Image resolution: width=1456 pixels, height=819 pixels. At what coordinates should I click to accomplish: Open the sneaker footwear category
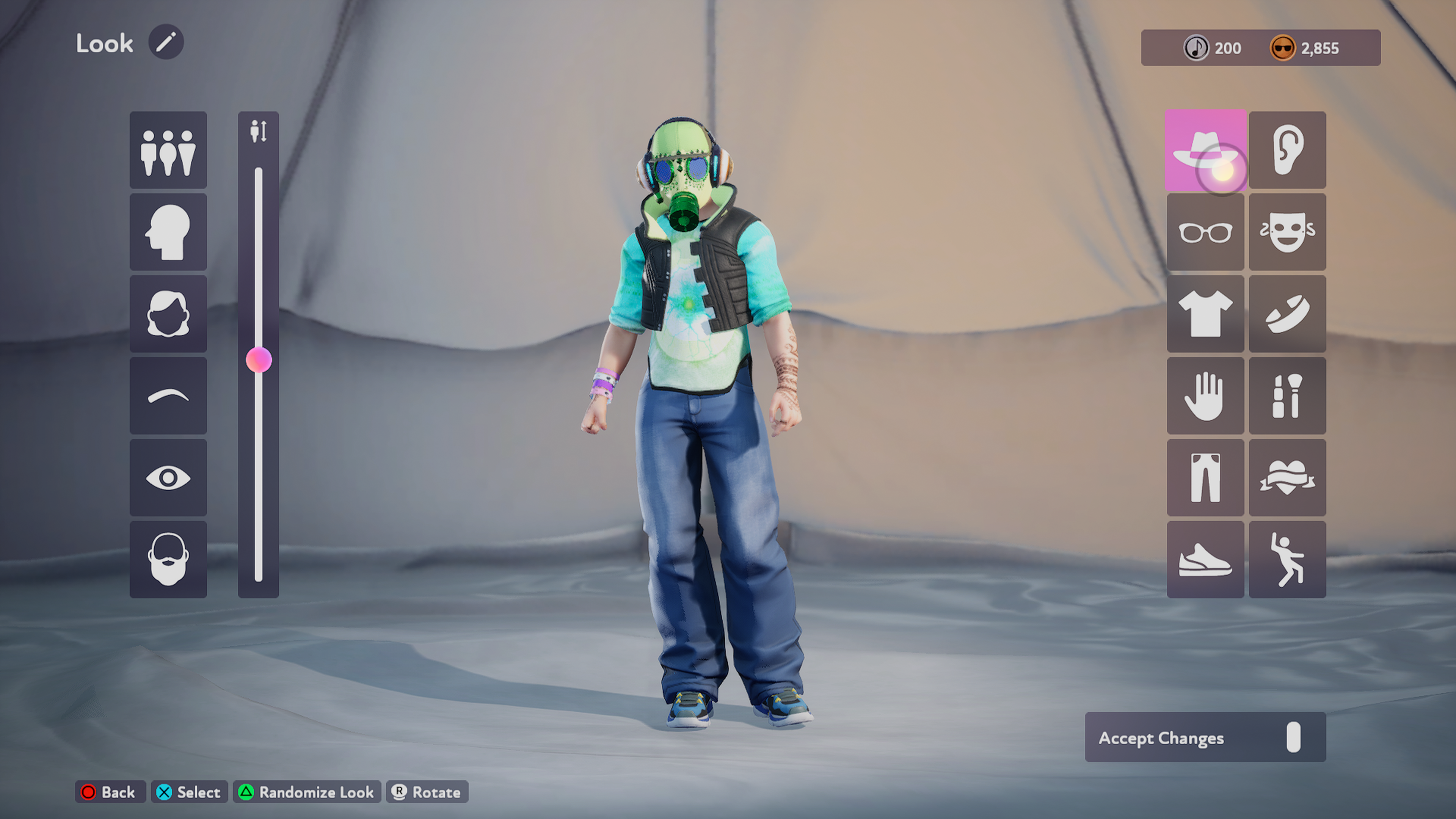(x=1205, y=560)
